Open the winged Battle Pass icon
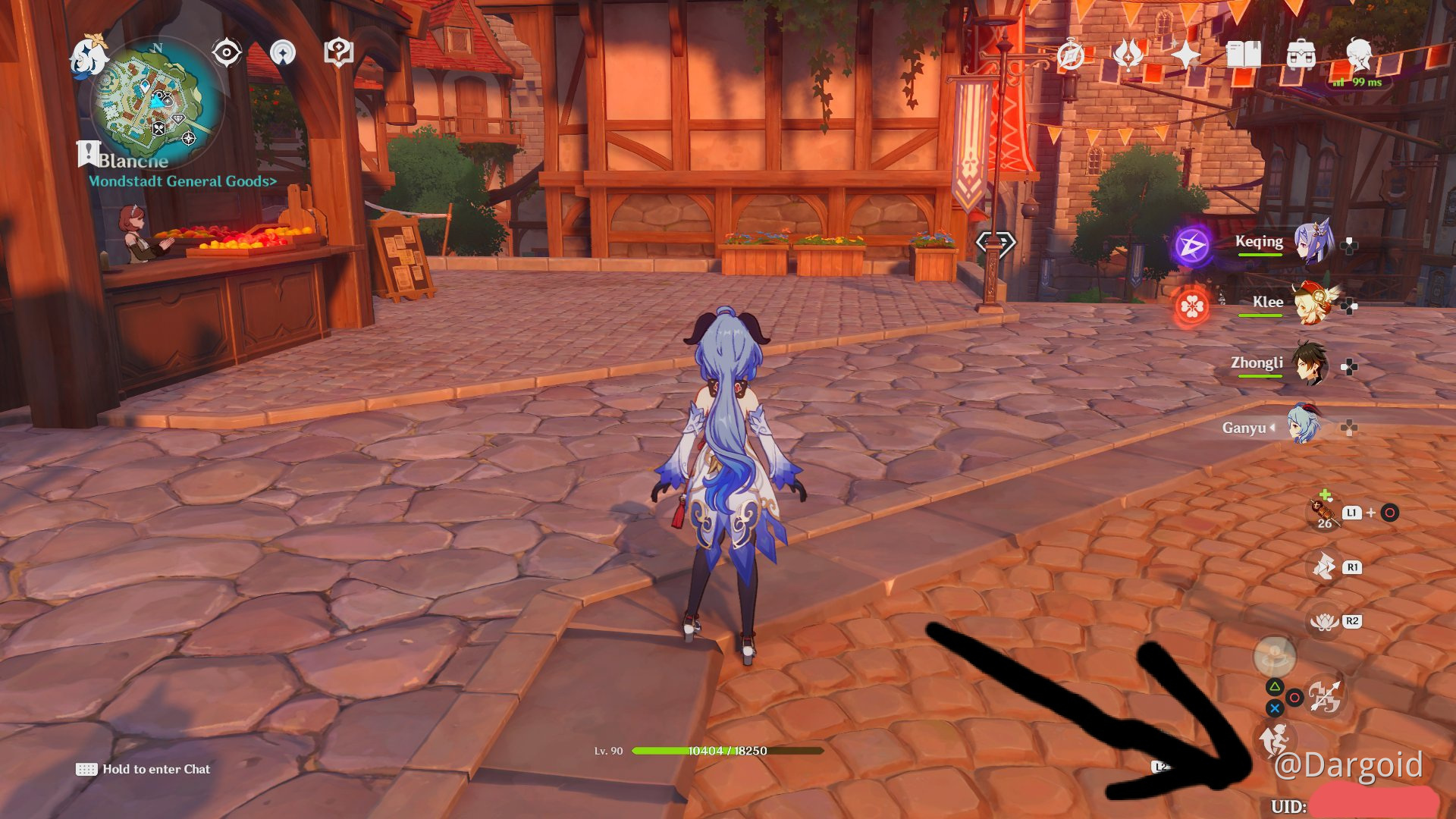The image size is (1456, 819). click(1128, 55)
